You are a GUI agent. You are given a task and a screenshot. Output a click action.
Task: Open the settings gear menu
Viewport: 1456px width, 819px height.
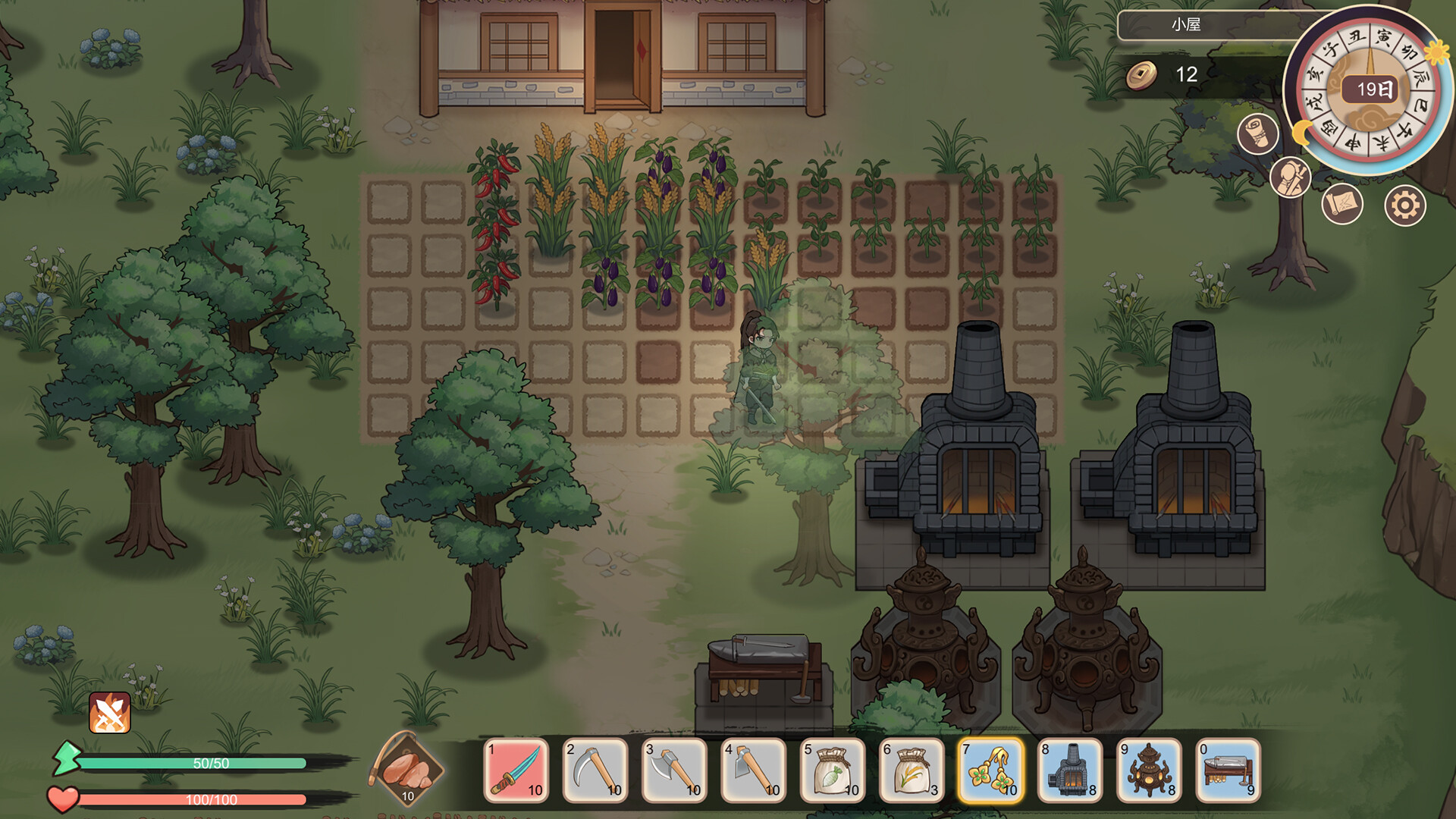pyautogui.click(x=1405, y=206)
